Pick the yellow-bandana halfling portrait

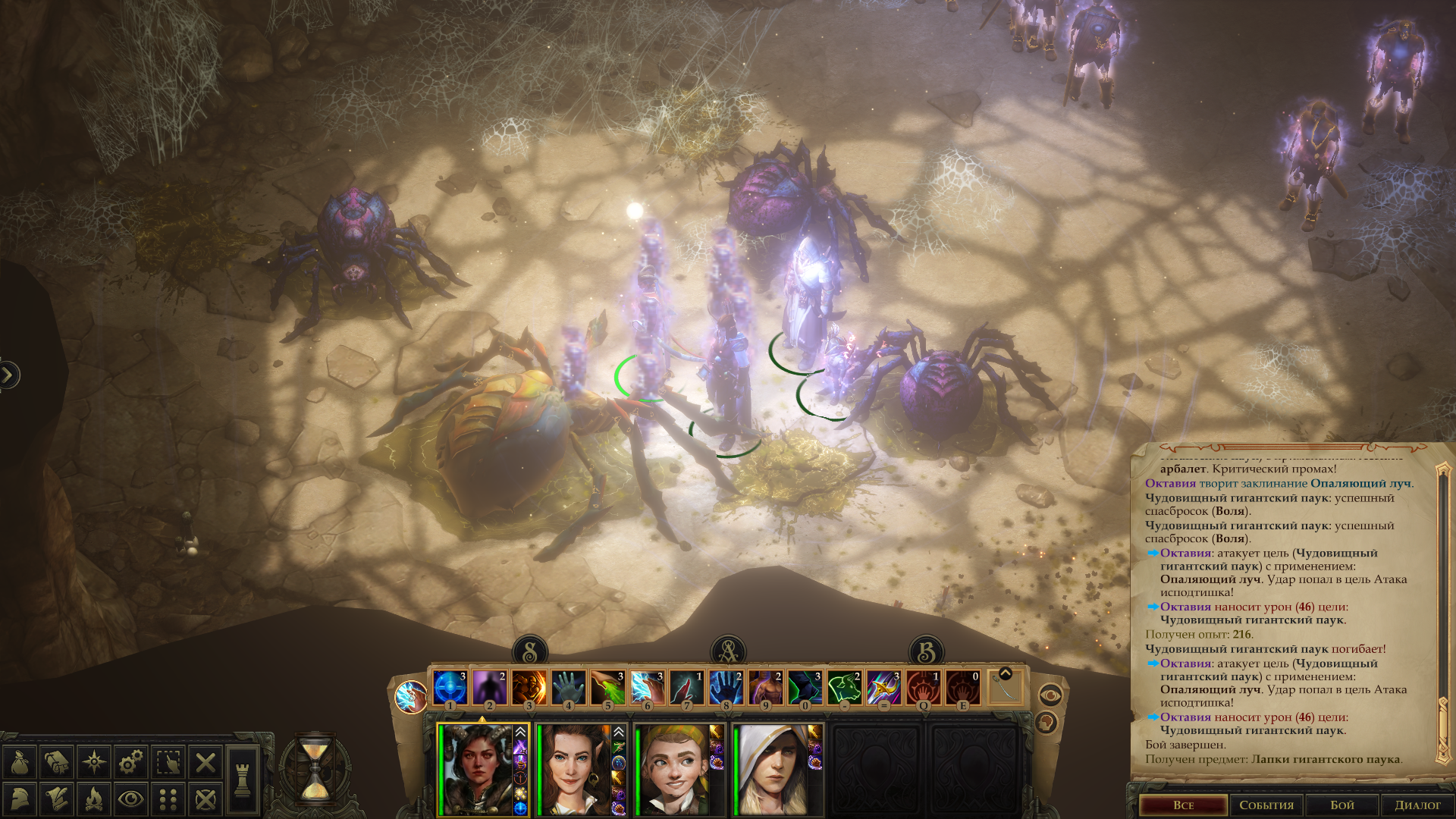[x=672, y=769]
